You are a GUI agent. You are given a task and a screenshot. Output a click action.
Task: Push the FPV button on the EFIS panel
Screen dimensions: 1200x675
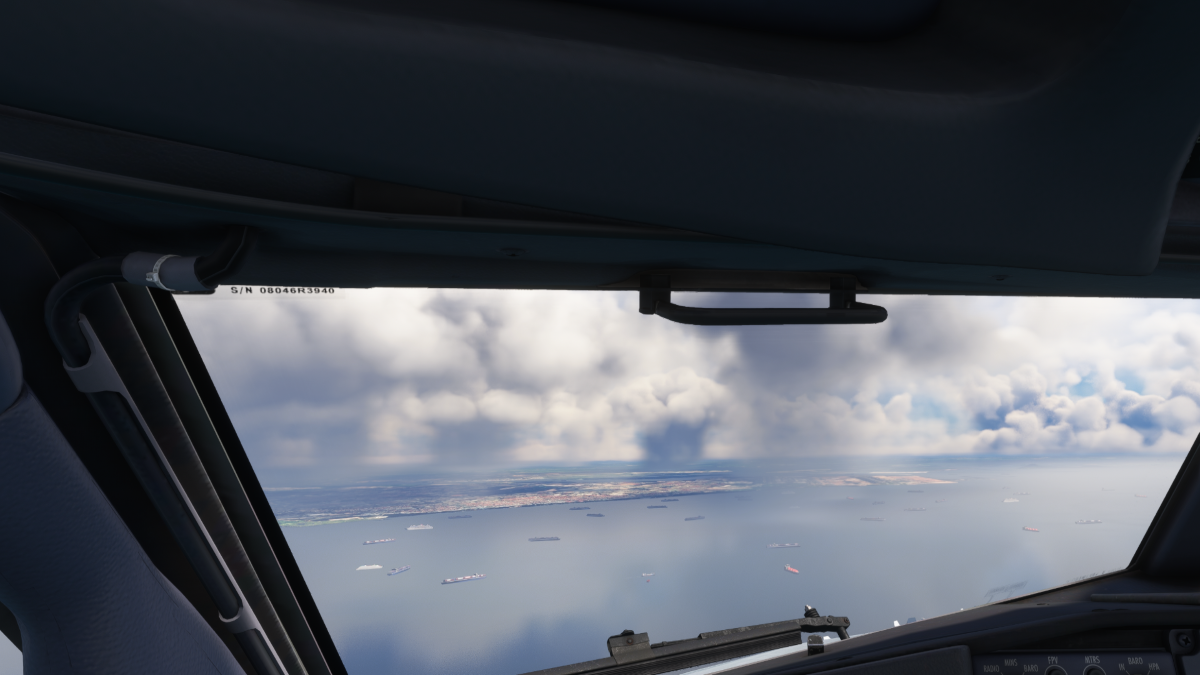(x=1054, y=670)
